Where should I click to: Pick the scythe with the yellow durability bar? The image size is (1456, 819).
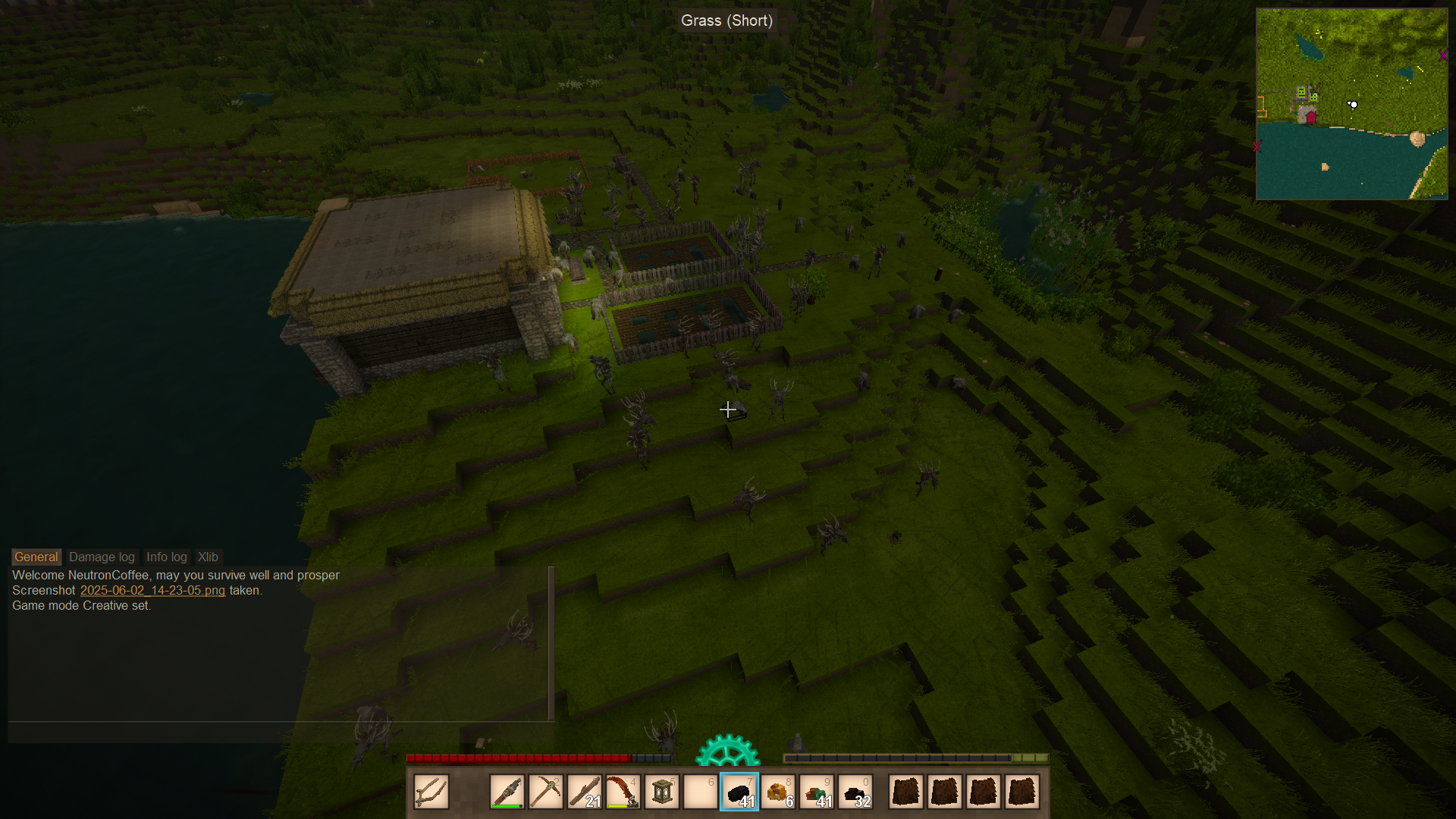[623, 792]
